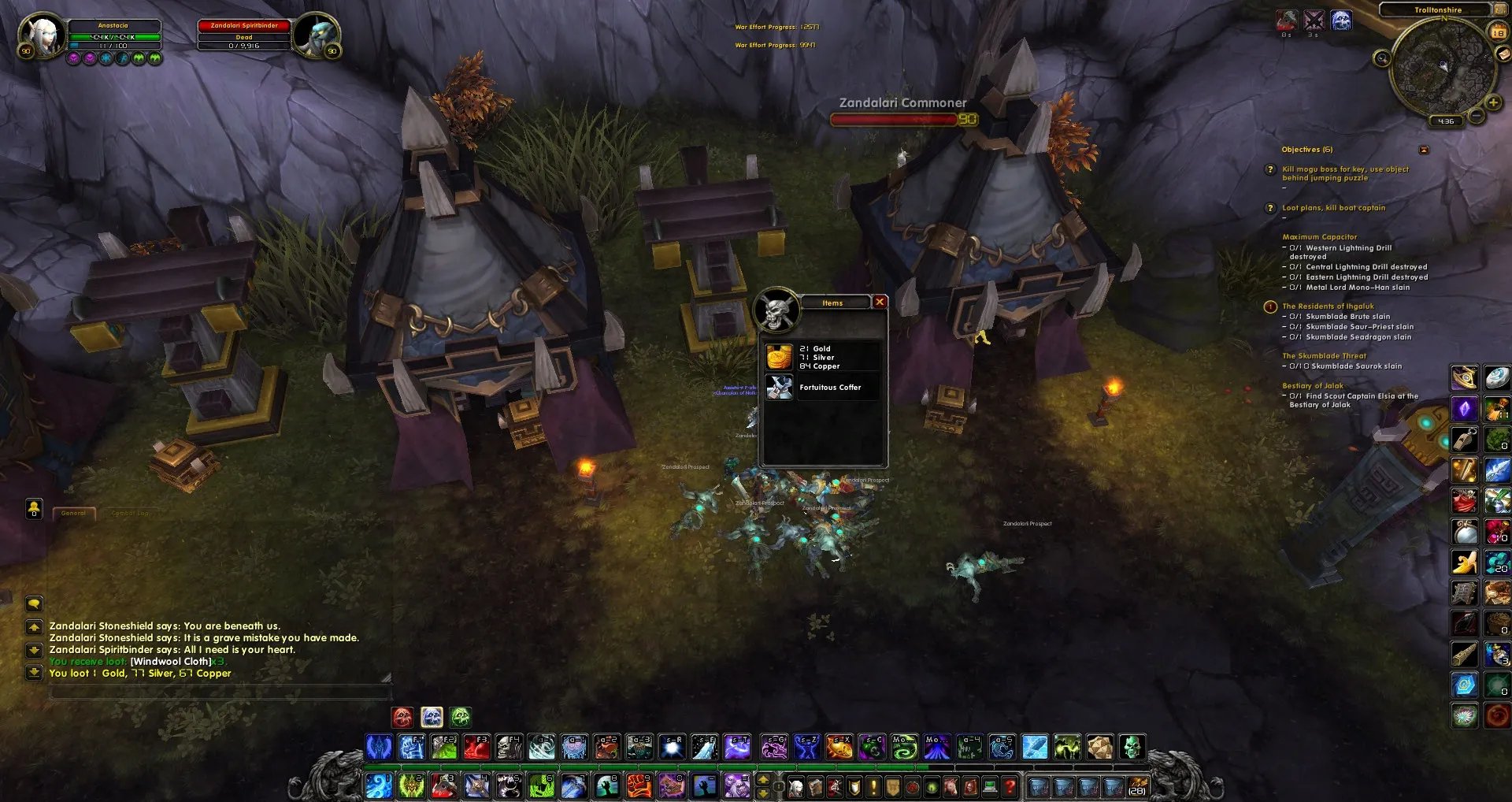Collapse the Objectives tracker
Viewport: 1512px width, 802px height.
[x=1423, y=150]
